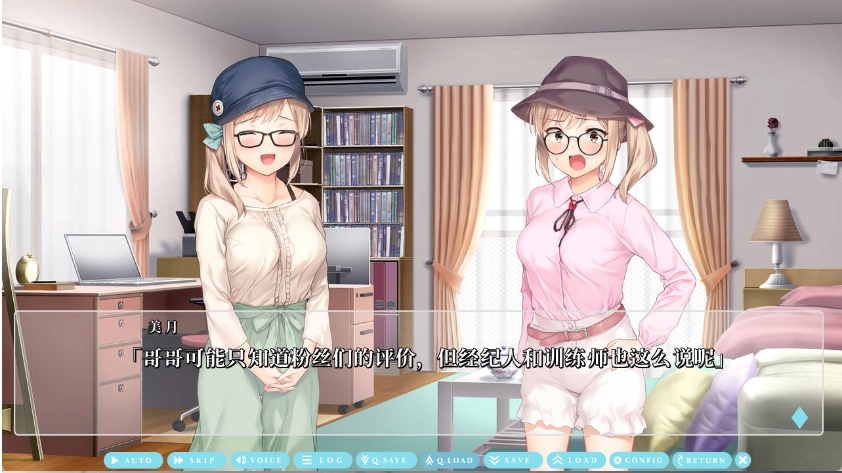Click the RETURN button

[x=701, y=460]
